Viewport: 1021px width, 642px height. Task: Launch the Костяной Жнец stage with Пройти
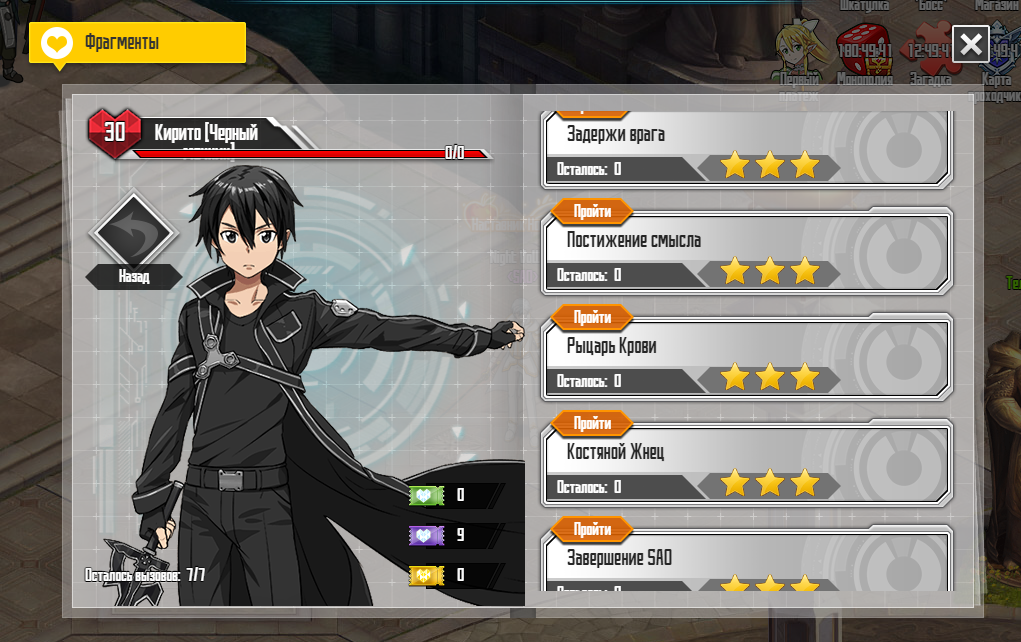click(592, 424)
